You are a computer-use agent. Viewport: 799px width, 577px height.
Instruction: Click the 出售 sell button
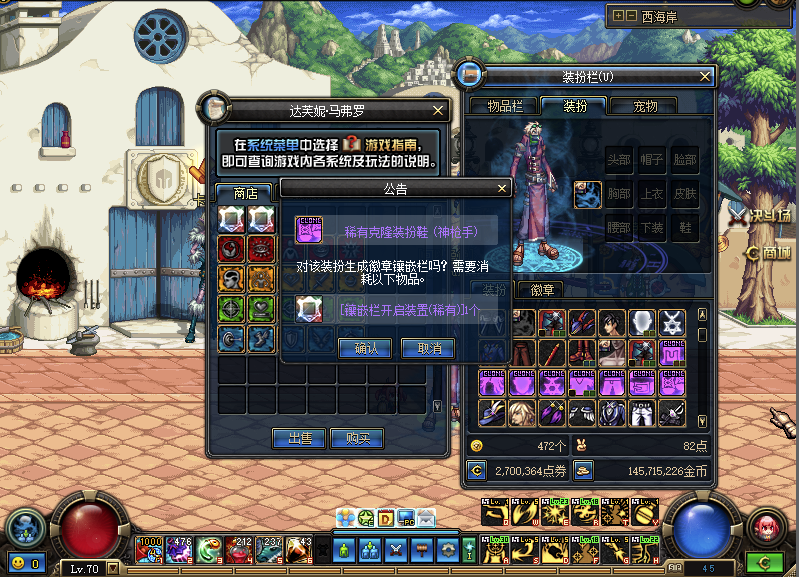pyautogui.click(x=299, y=438)
